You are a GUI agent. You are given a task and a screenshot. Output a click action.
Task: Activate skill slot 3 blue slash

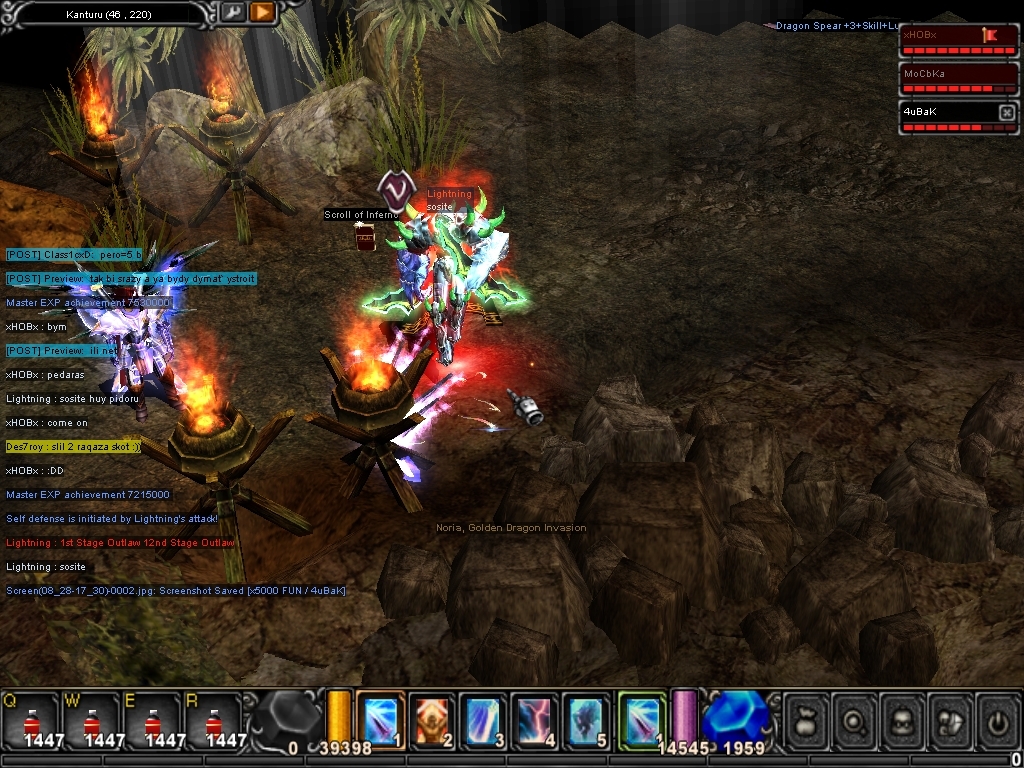tap(483, 720)
